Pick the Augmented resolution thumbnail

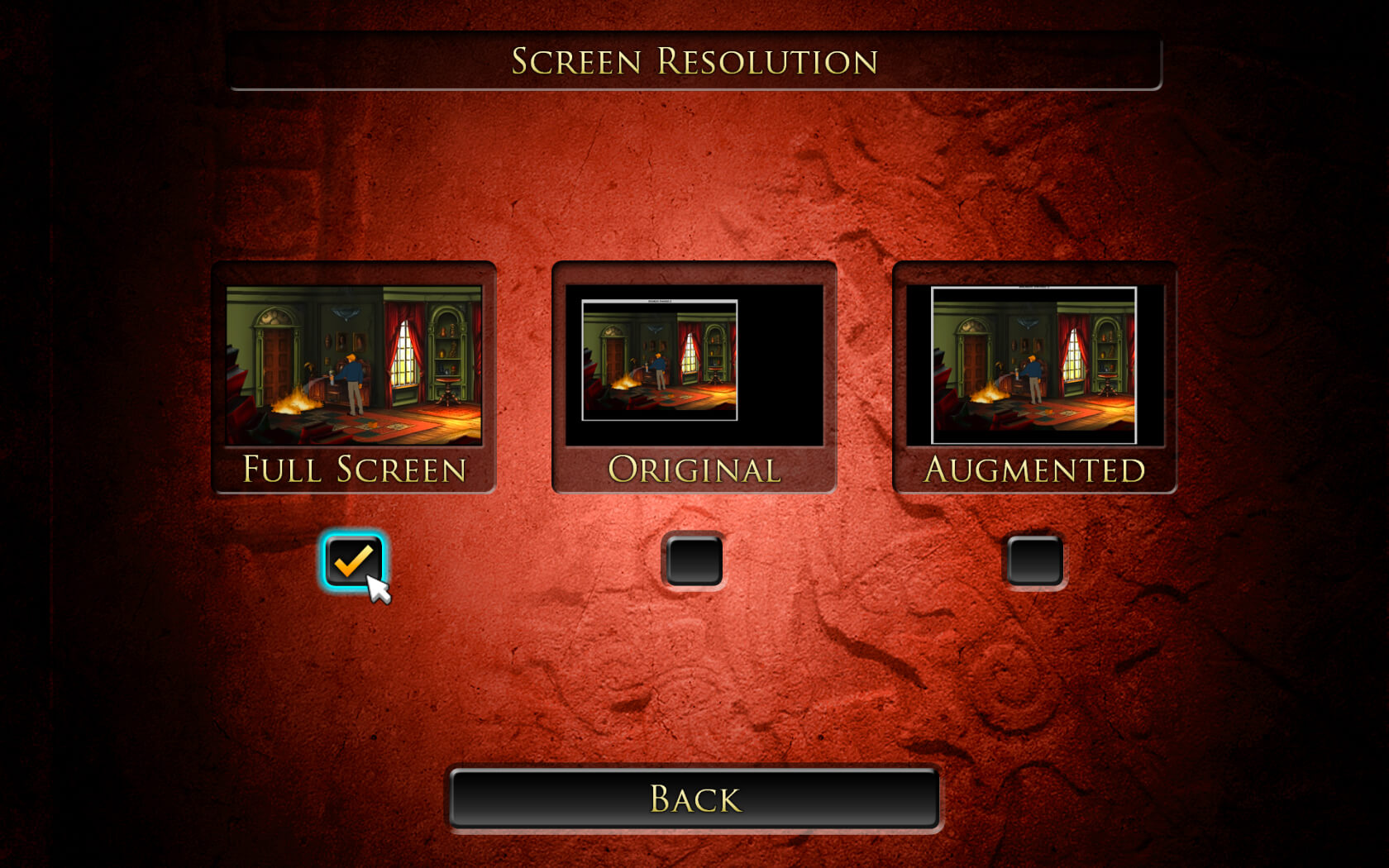pos(1034,365)
